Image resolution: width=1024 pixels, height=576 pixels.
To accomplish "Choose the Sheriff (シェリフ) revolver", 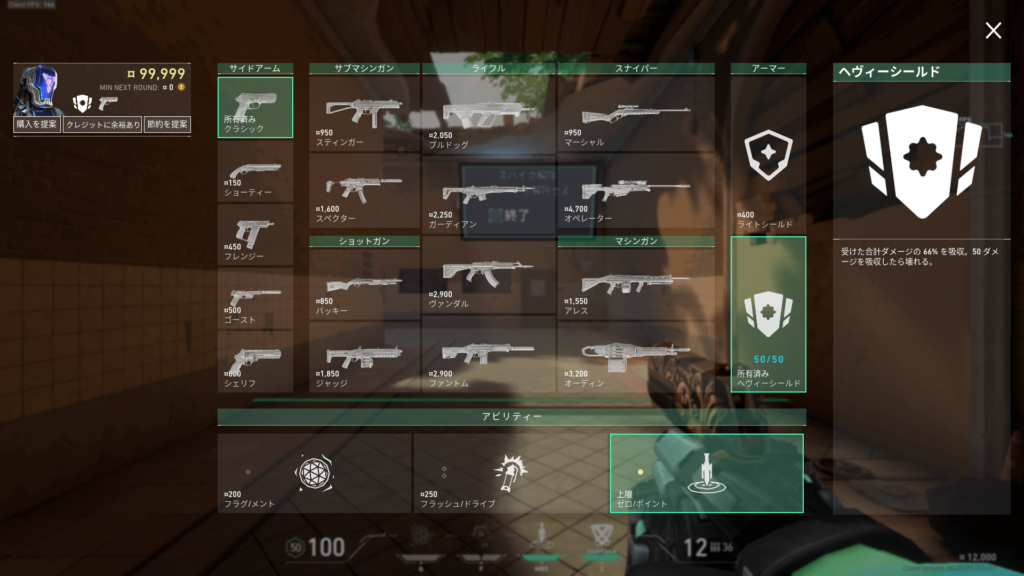I will pos(256,361).
